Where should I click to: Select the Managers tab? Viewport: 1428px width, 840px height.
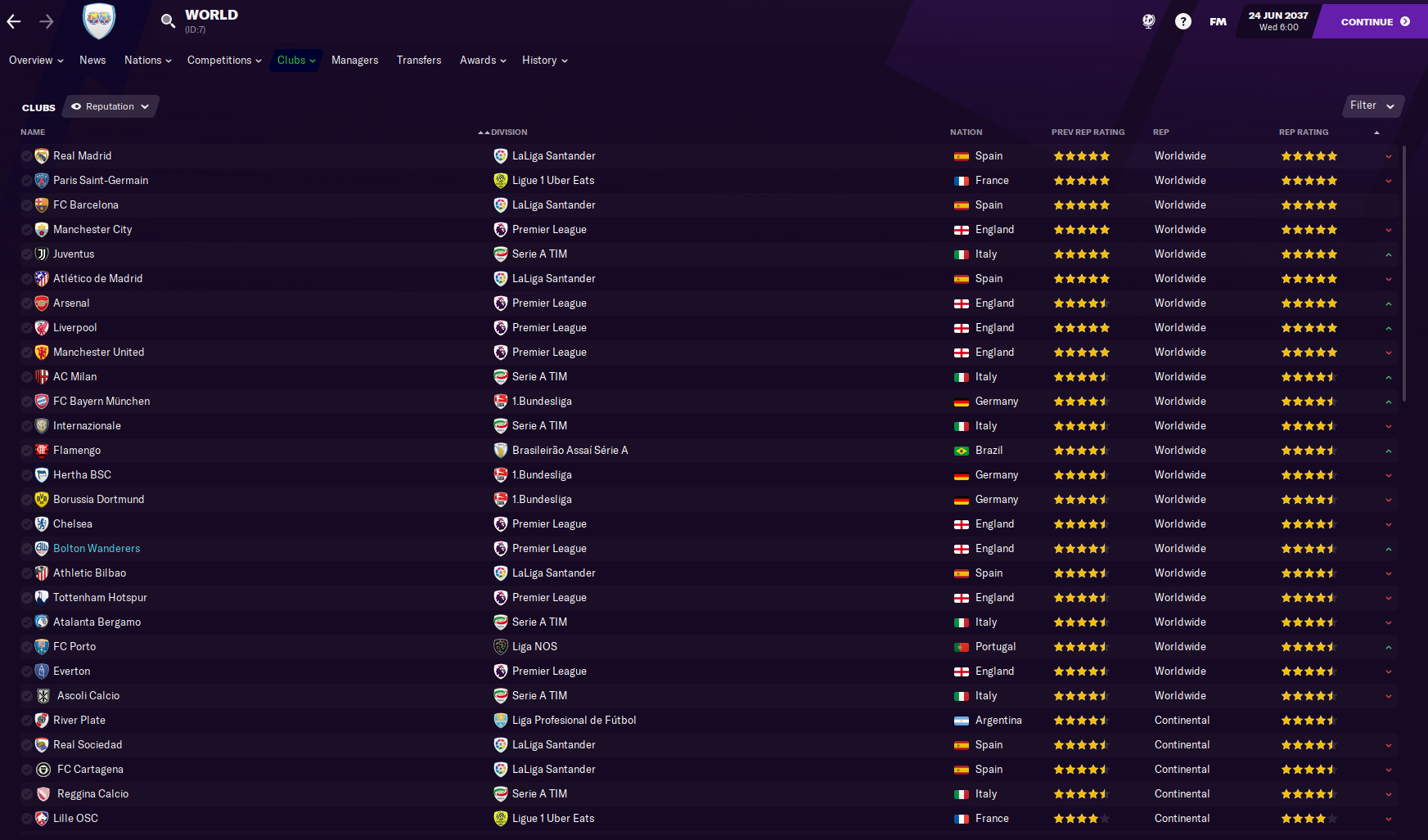[x=354, y=61]
